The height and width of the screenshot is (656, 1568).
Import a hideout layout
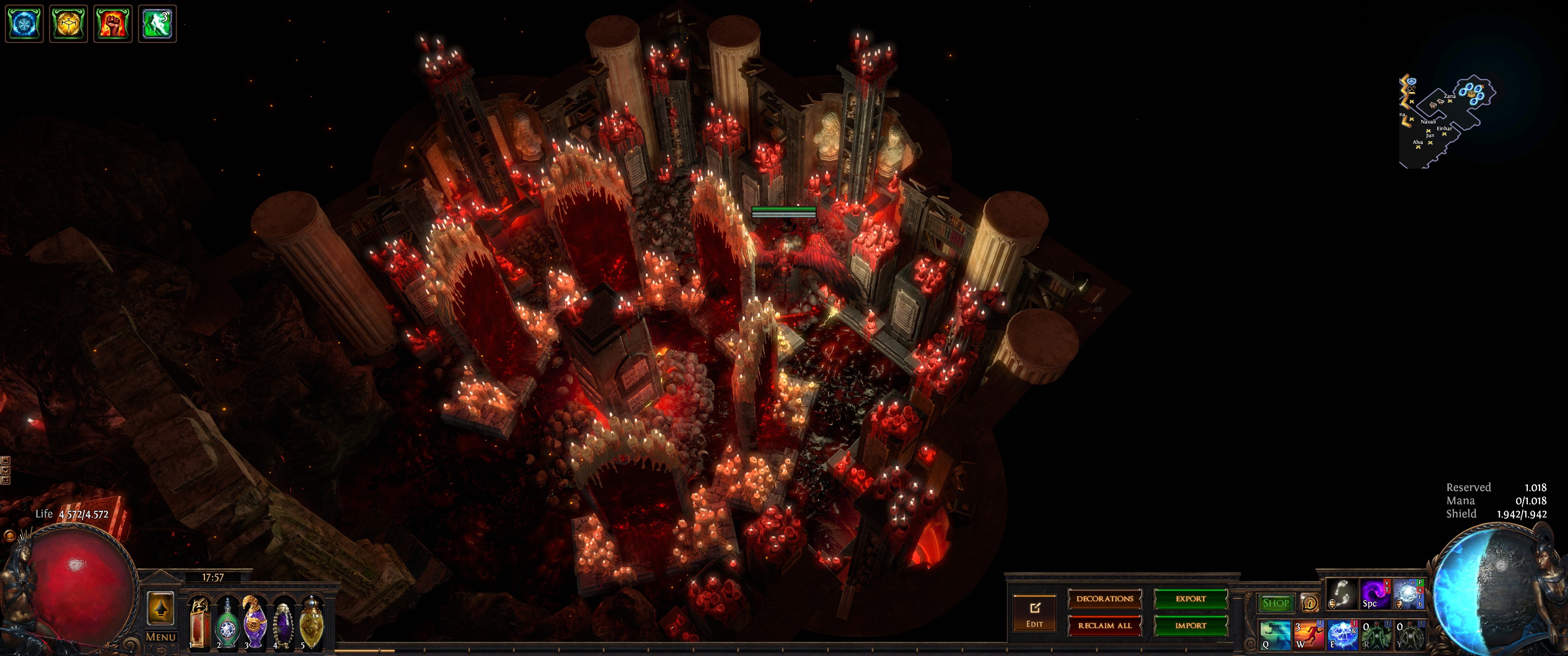point(1190,625)
